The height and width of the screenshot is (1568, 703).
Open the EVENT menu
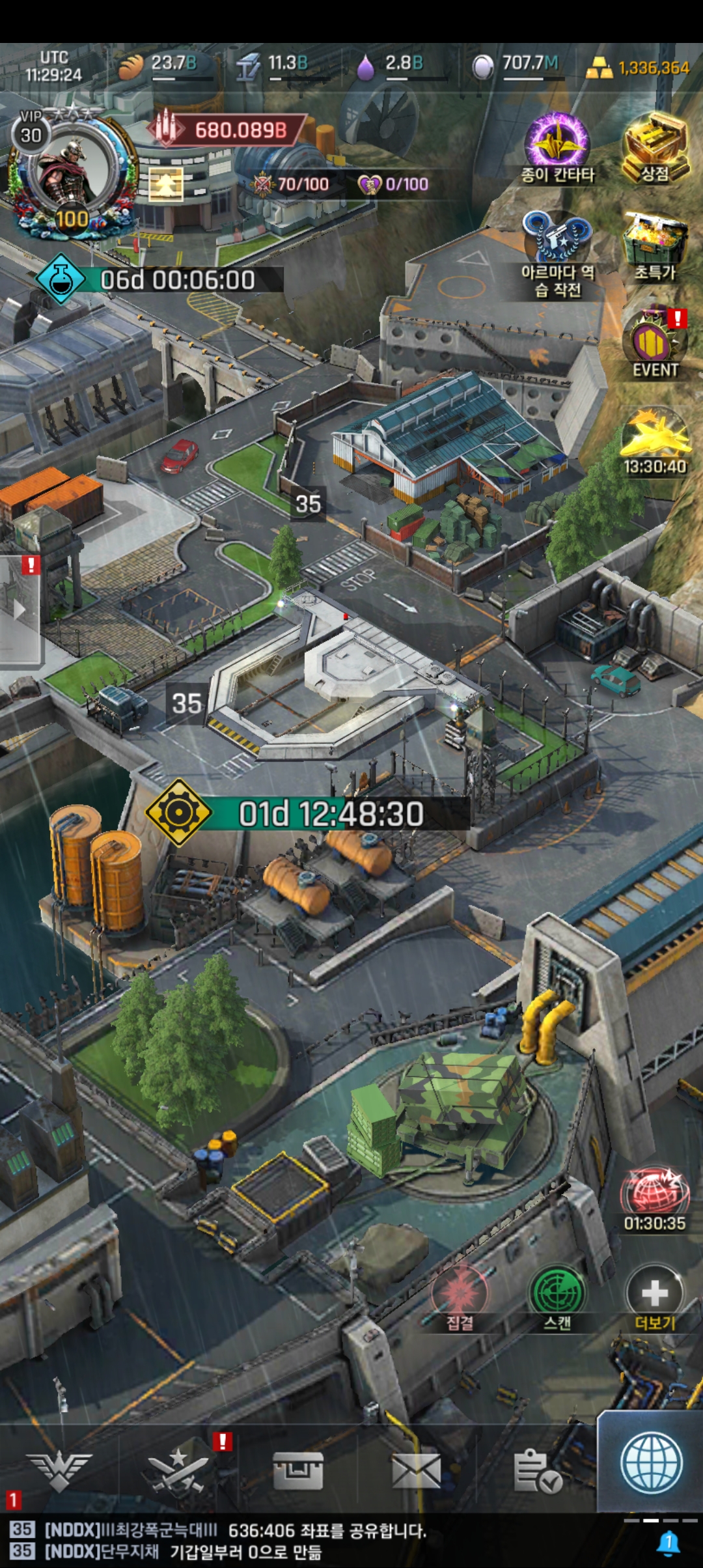click(x=655, y=342)
